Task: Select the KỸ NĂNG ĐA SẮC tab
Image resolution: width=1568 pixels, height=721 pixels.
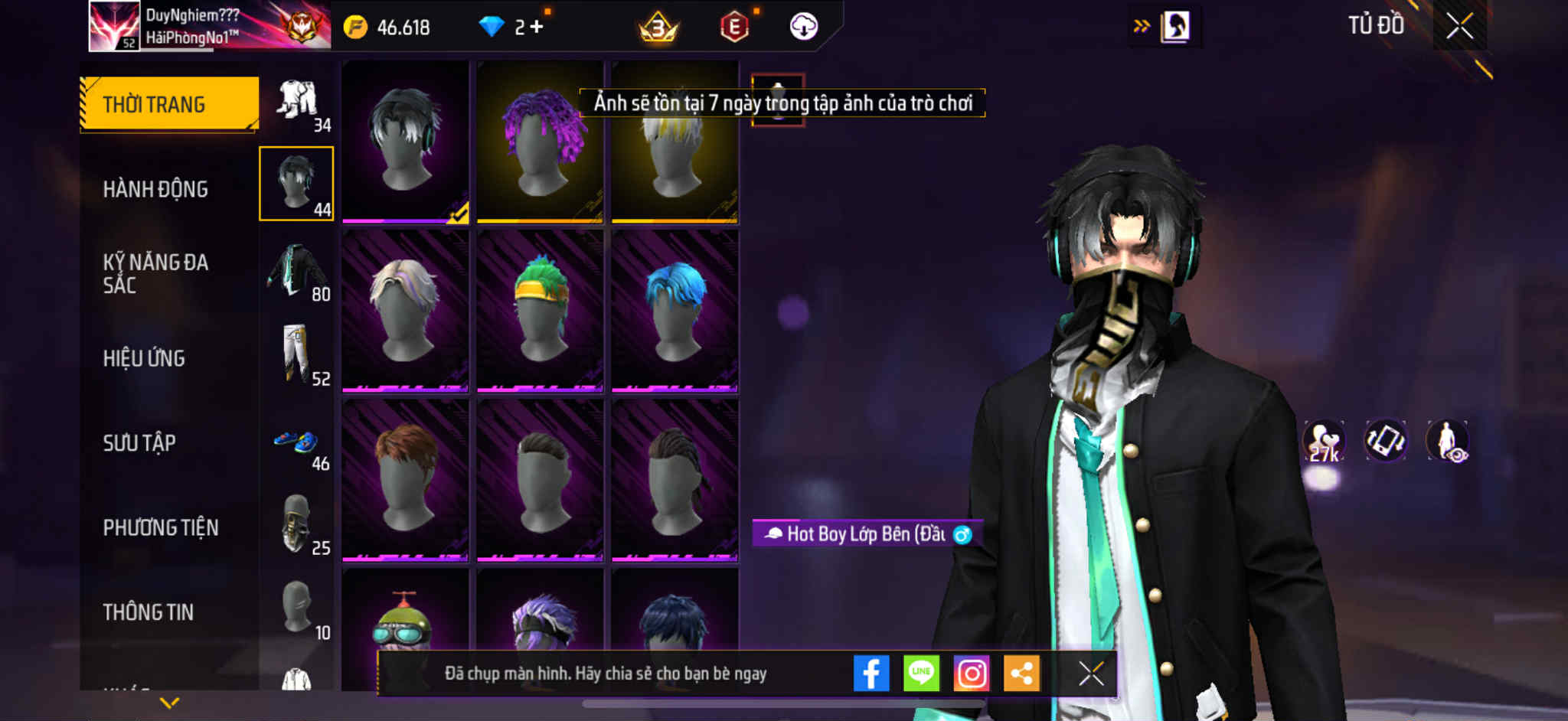Action: [155, 273]
